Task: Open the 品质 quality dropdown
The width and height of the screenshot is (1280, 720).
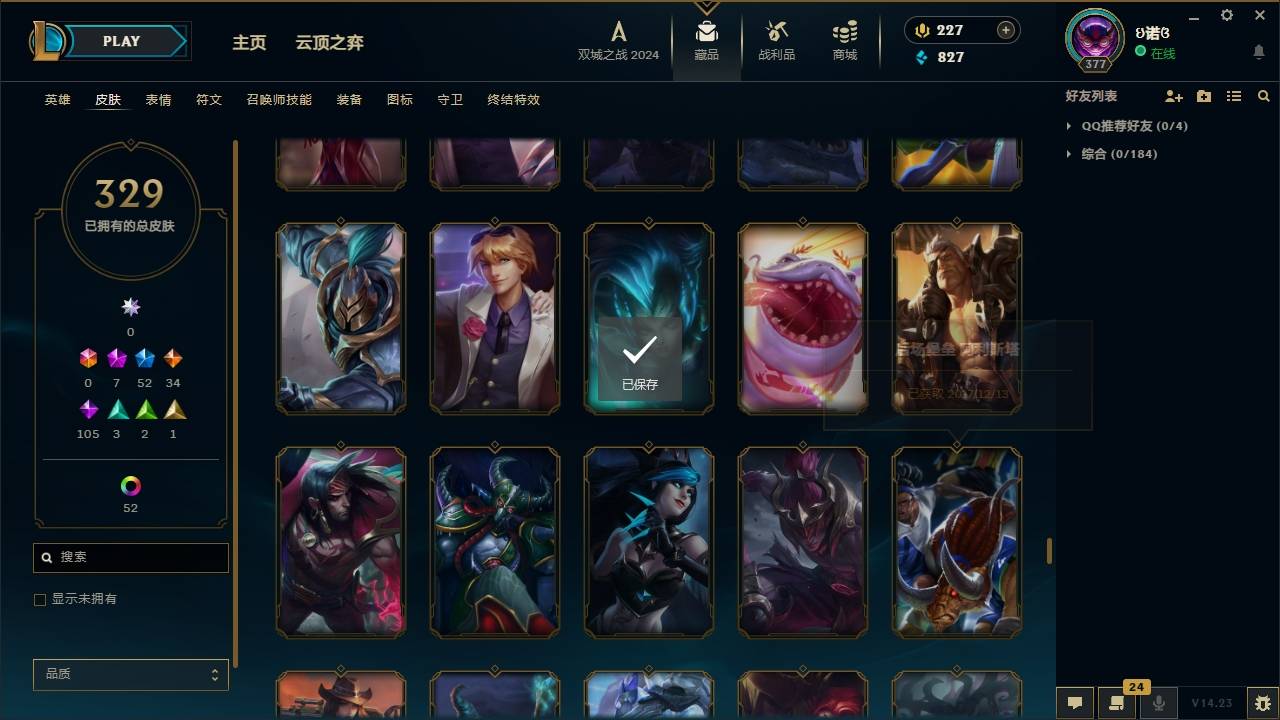Action: click(x=130, y=674)
